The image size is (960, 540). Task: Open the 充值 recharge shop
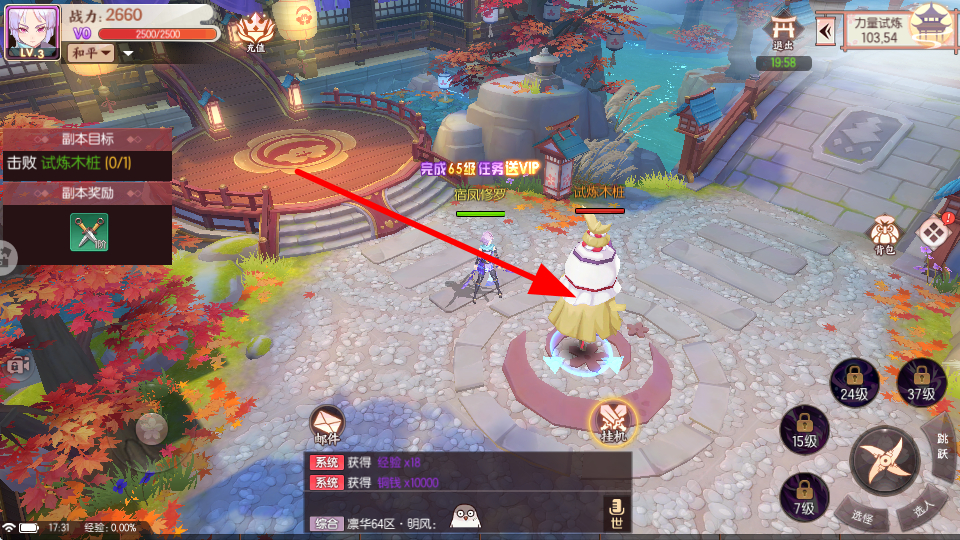coord(255,33)
